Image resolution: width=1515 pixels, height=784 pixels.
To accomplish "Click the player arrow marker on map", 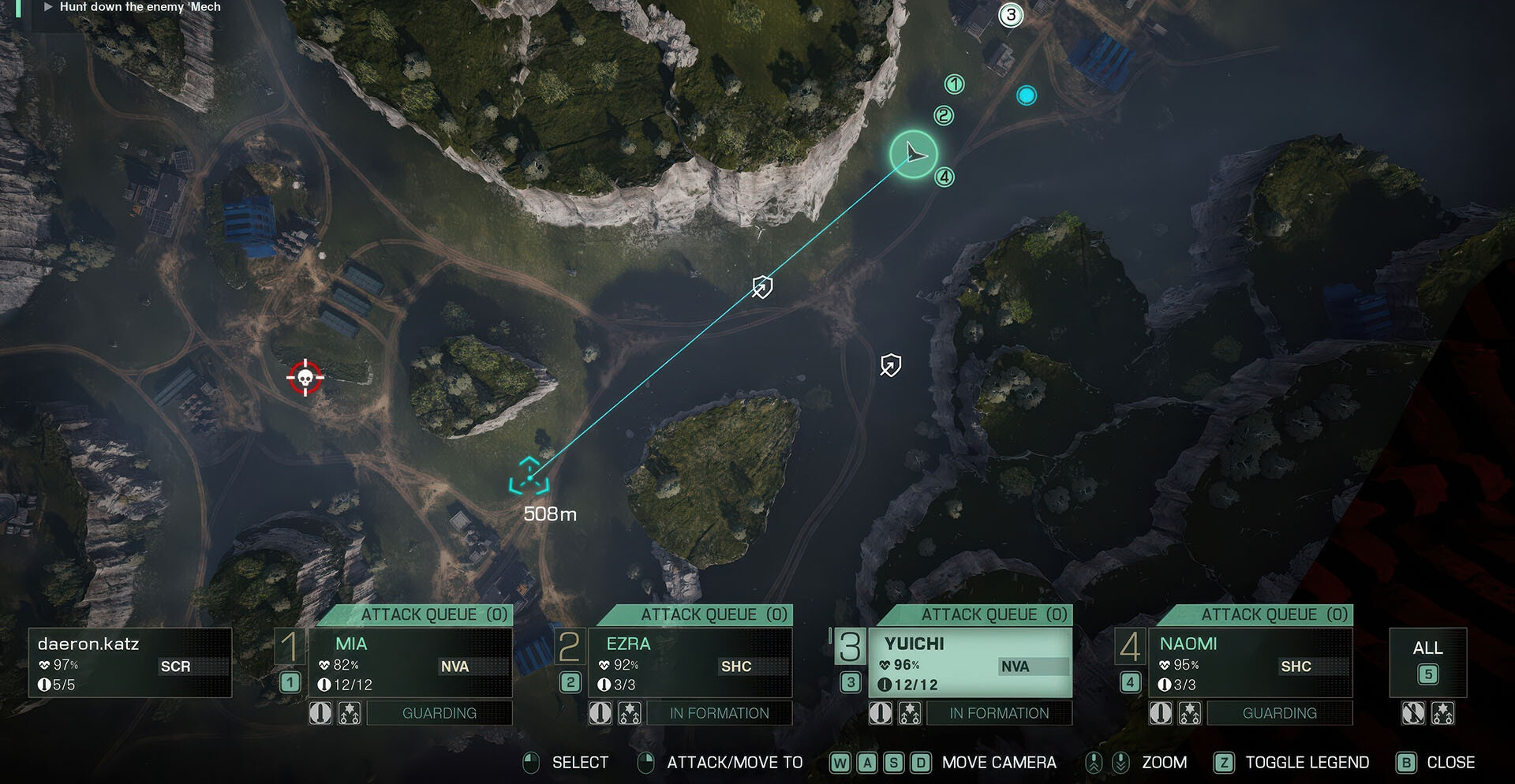I will click(914, 154).
